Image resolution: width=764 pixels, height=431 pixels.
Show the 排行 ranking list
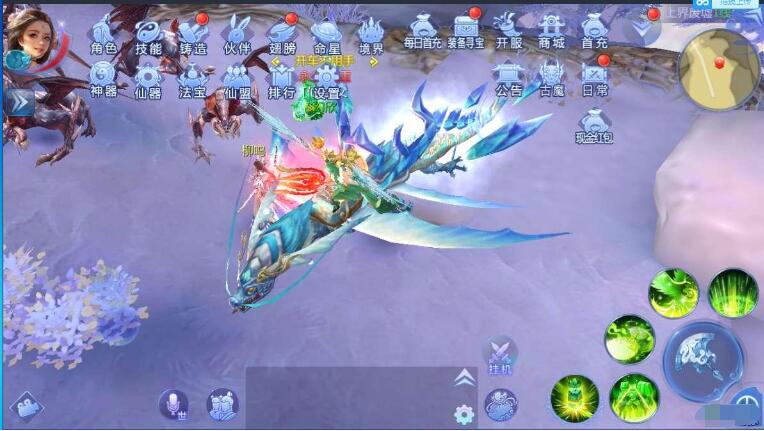282,78
